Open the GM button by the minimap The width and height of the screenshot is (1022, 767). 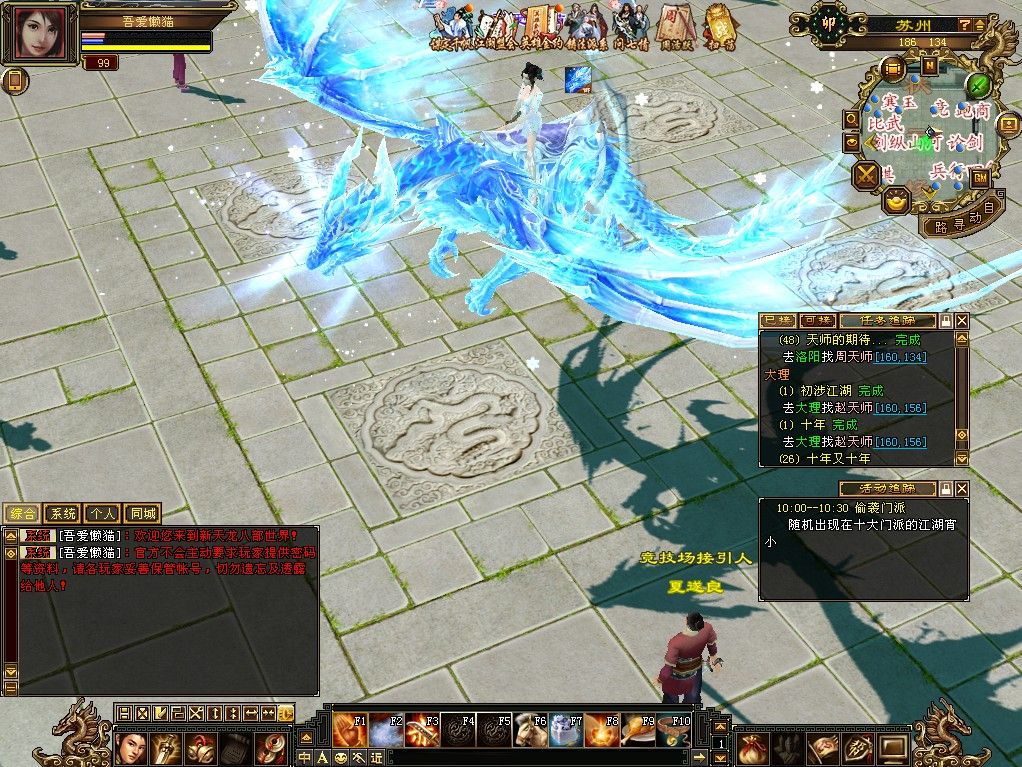tap(979, 176)
